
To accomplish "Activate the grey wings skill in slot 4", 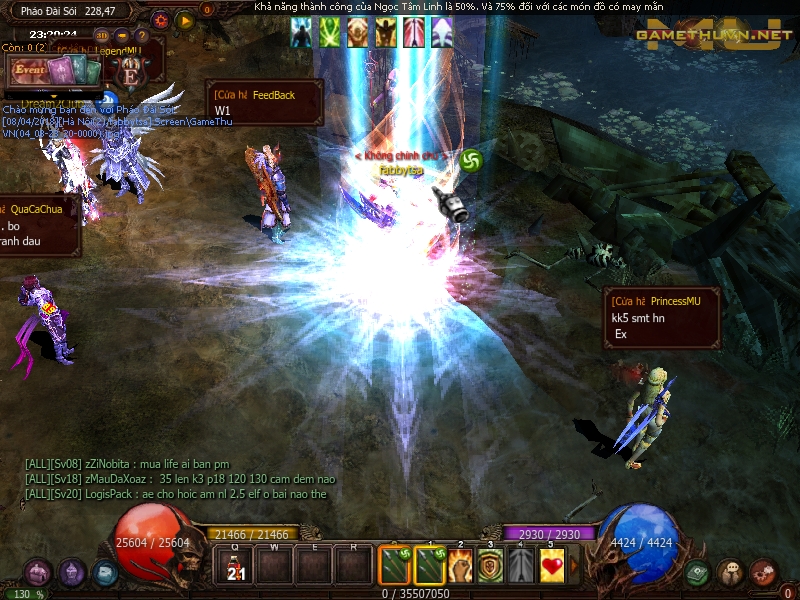I will (x=521, y=566).
